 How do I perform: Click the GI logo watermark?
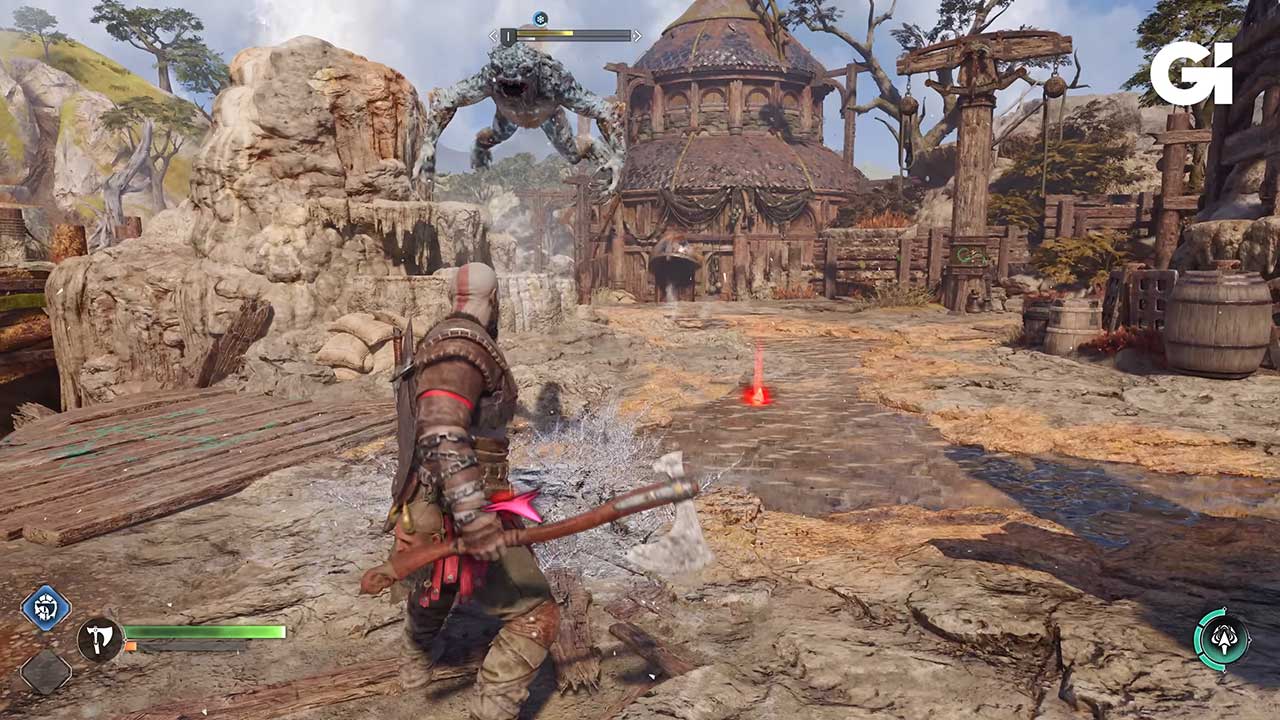[1190, 73]
